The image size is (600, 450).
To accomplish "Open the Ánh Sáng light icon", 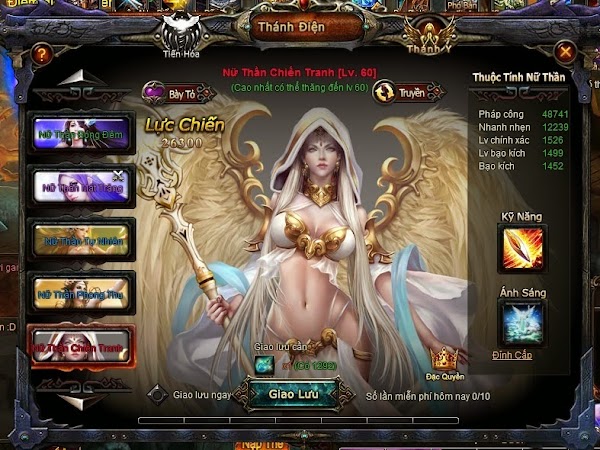I will pyautogui.click(x=522, y=324).
